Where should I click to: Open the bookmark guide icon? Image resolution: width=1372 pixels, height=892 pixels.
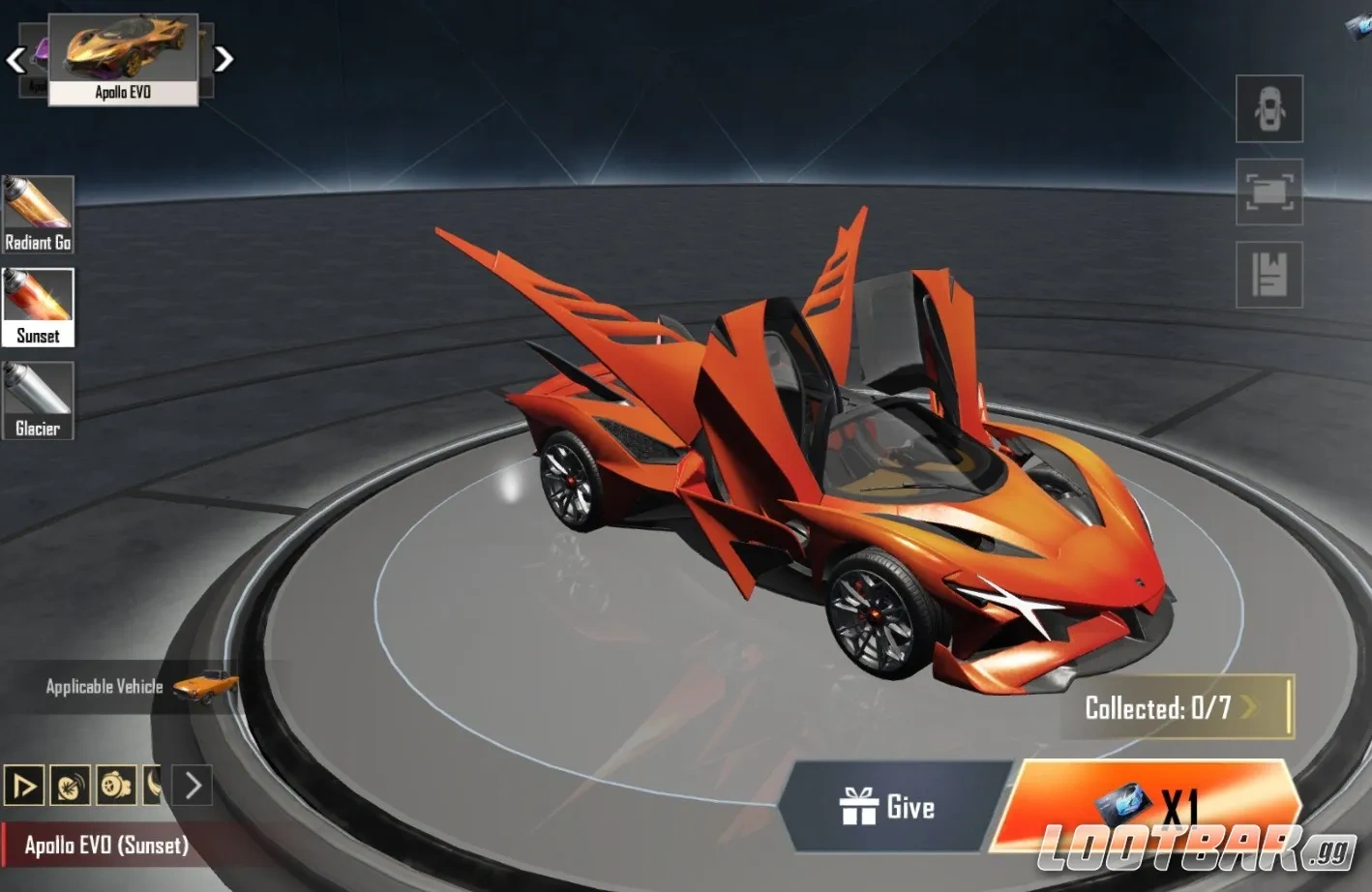tap(1268, 275)
